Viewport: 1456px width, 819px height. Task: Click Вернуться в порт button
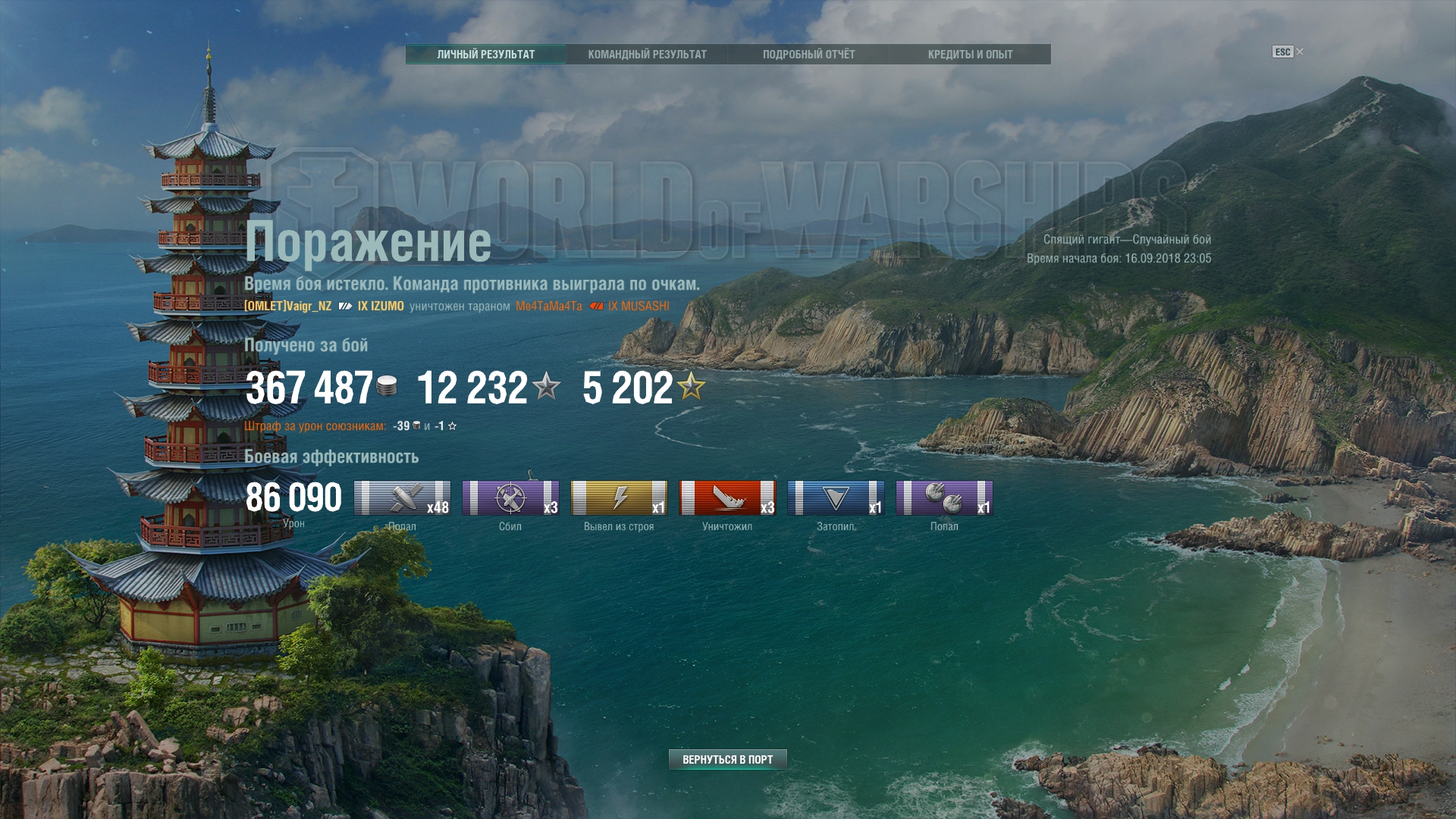pos(727,759)
